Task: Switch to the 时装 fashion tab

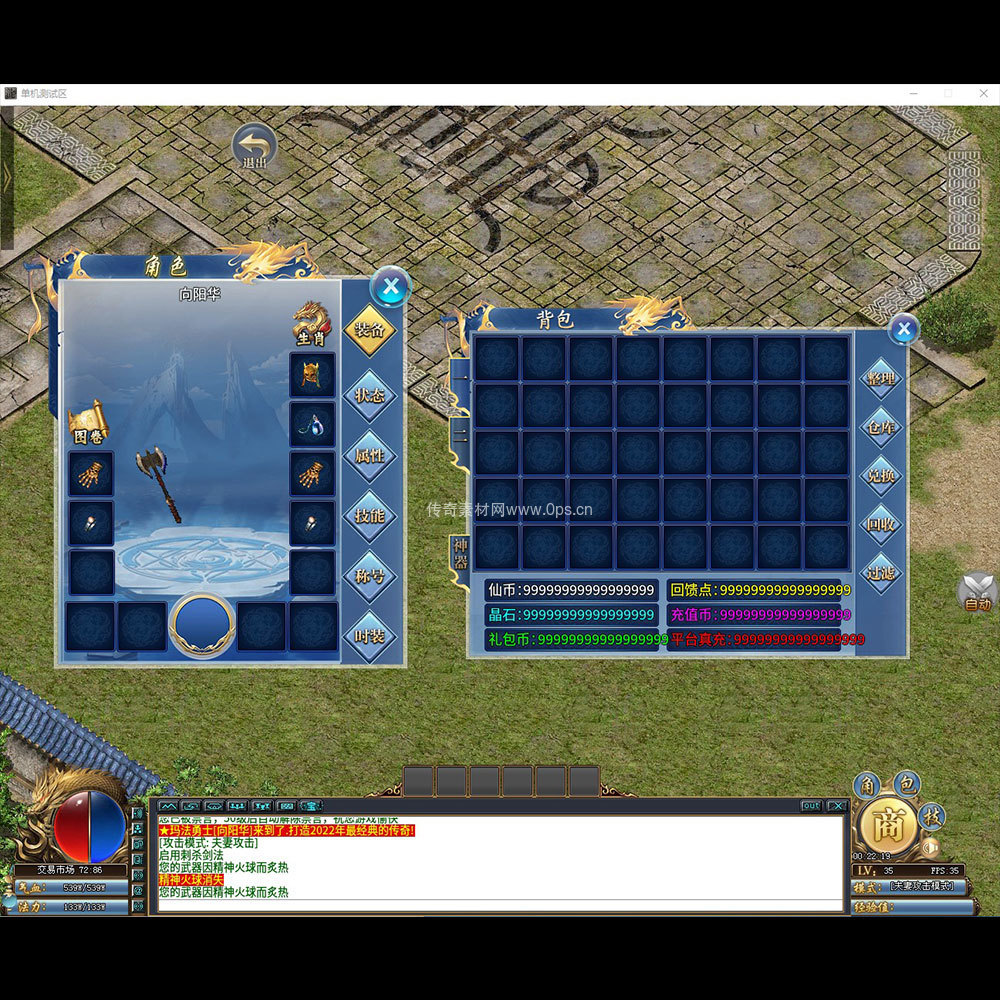Action: 369,637
